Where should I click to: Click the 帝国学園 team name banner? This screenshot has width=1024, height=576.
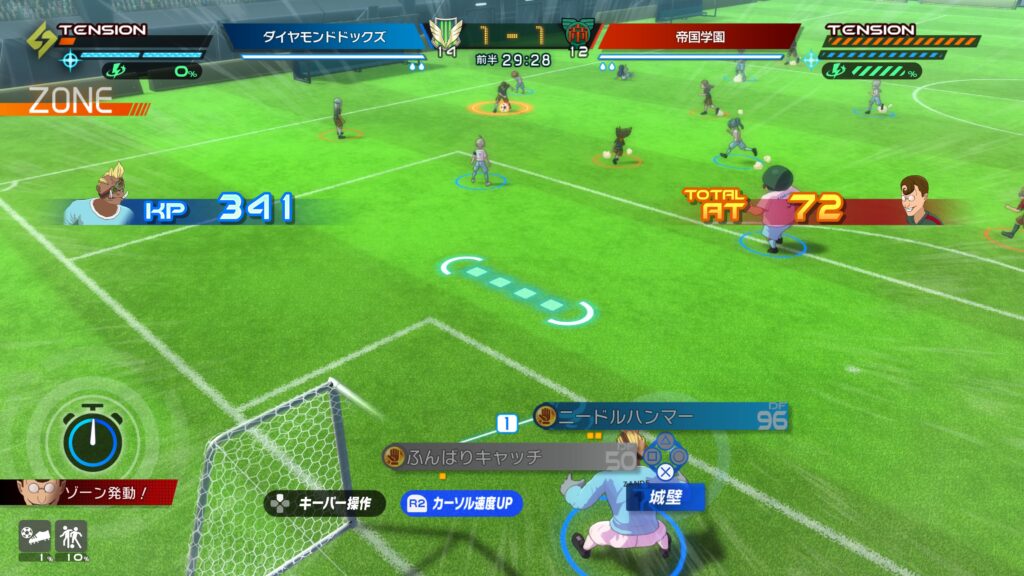(x=699, y=37)
